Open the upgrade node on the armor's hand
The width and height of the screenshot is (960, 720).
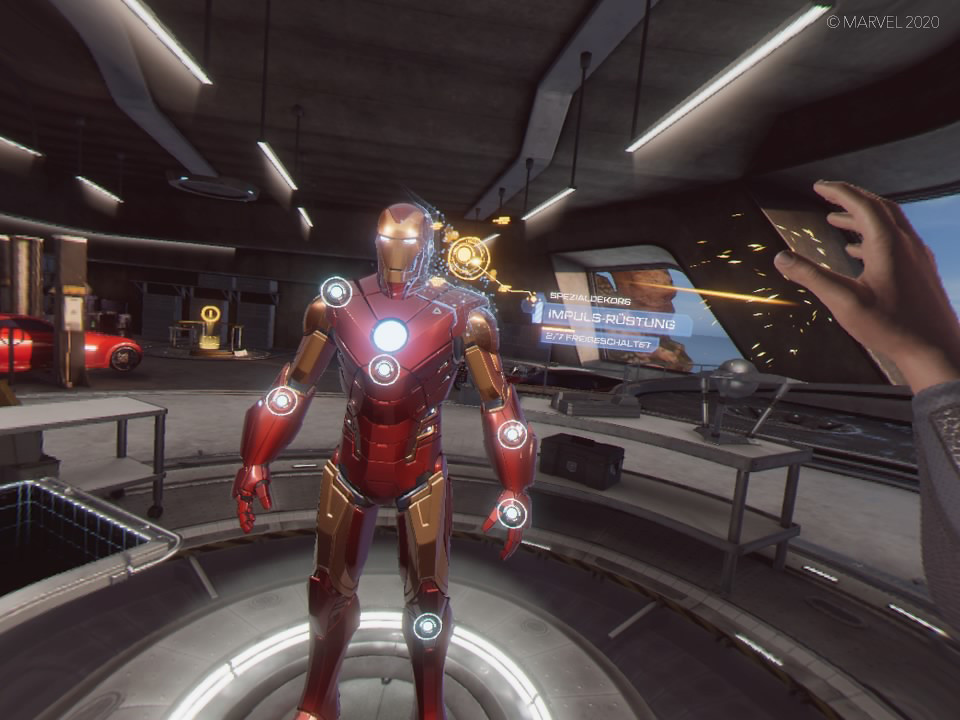pos(512,513)
